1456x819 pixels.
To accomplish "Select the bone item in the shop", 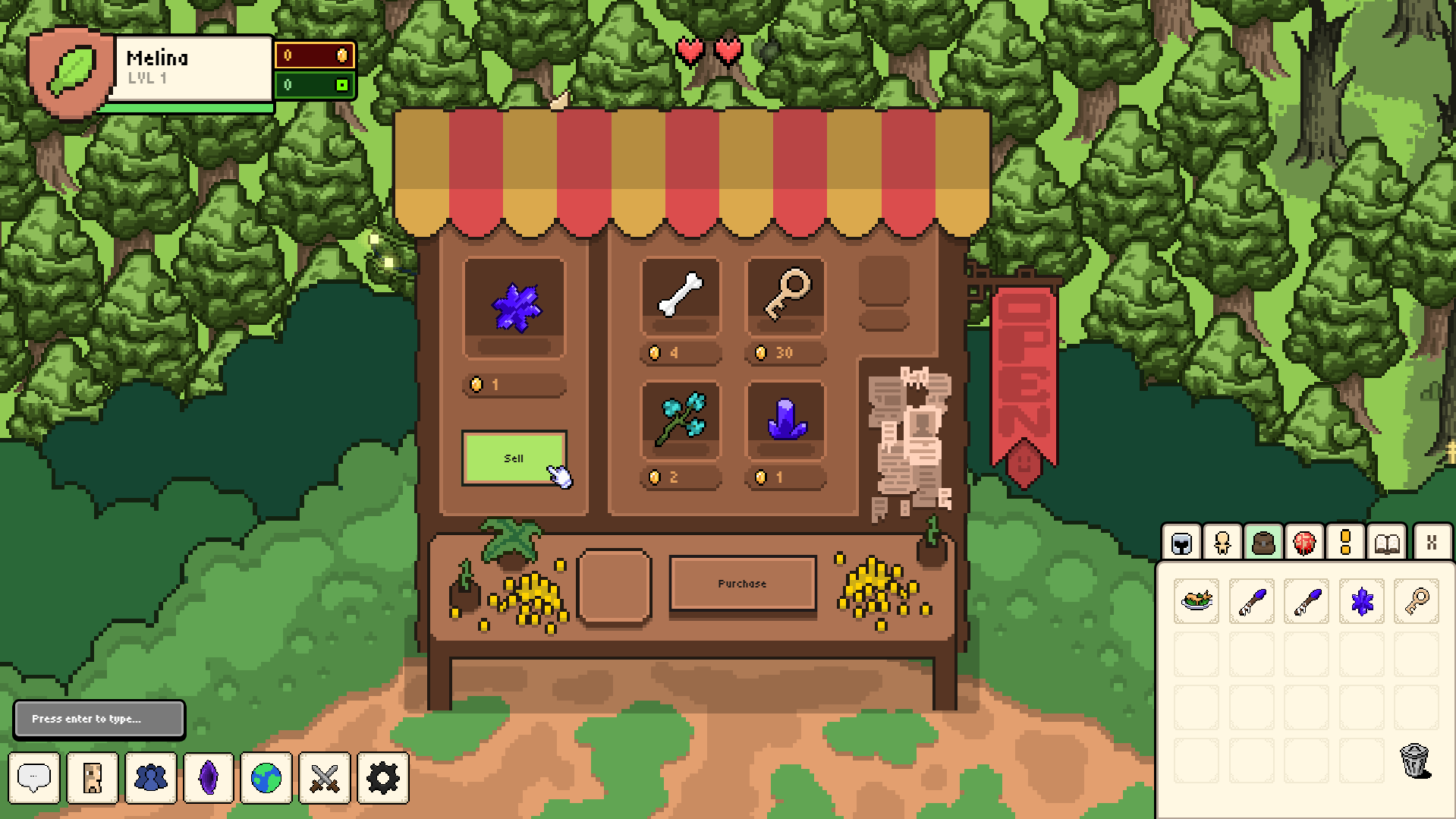I will coord(680,295).
